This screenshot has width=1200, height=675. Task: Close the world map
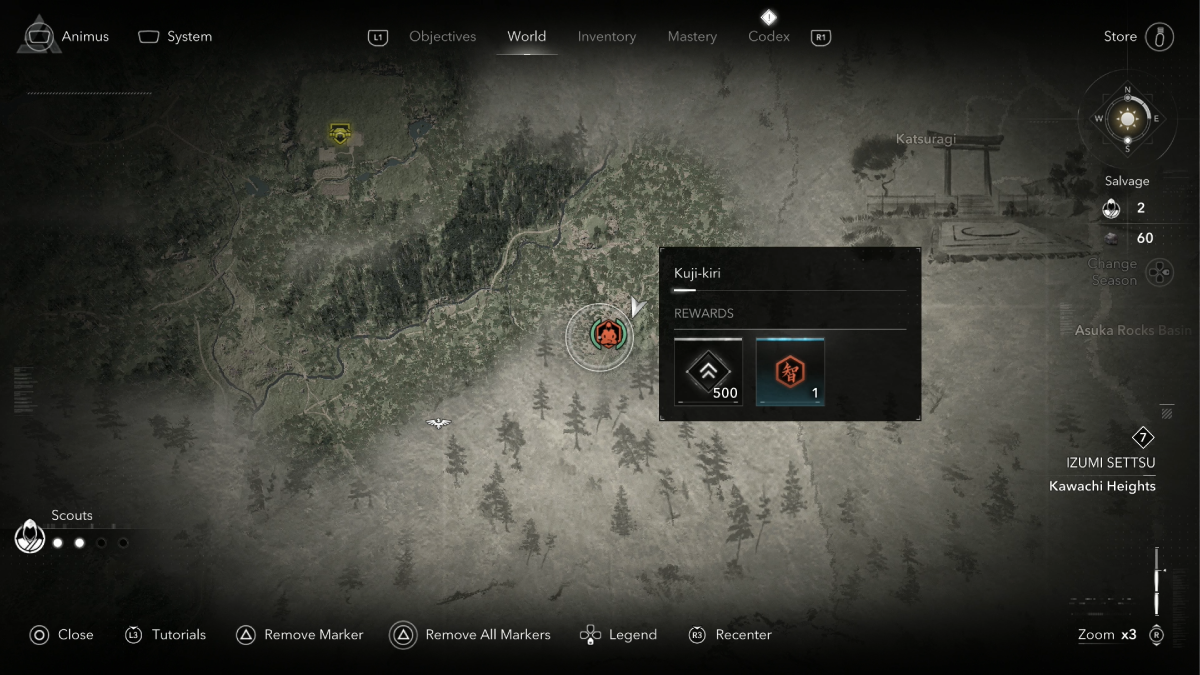(62, 635)
